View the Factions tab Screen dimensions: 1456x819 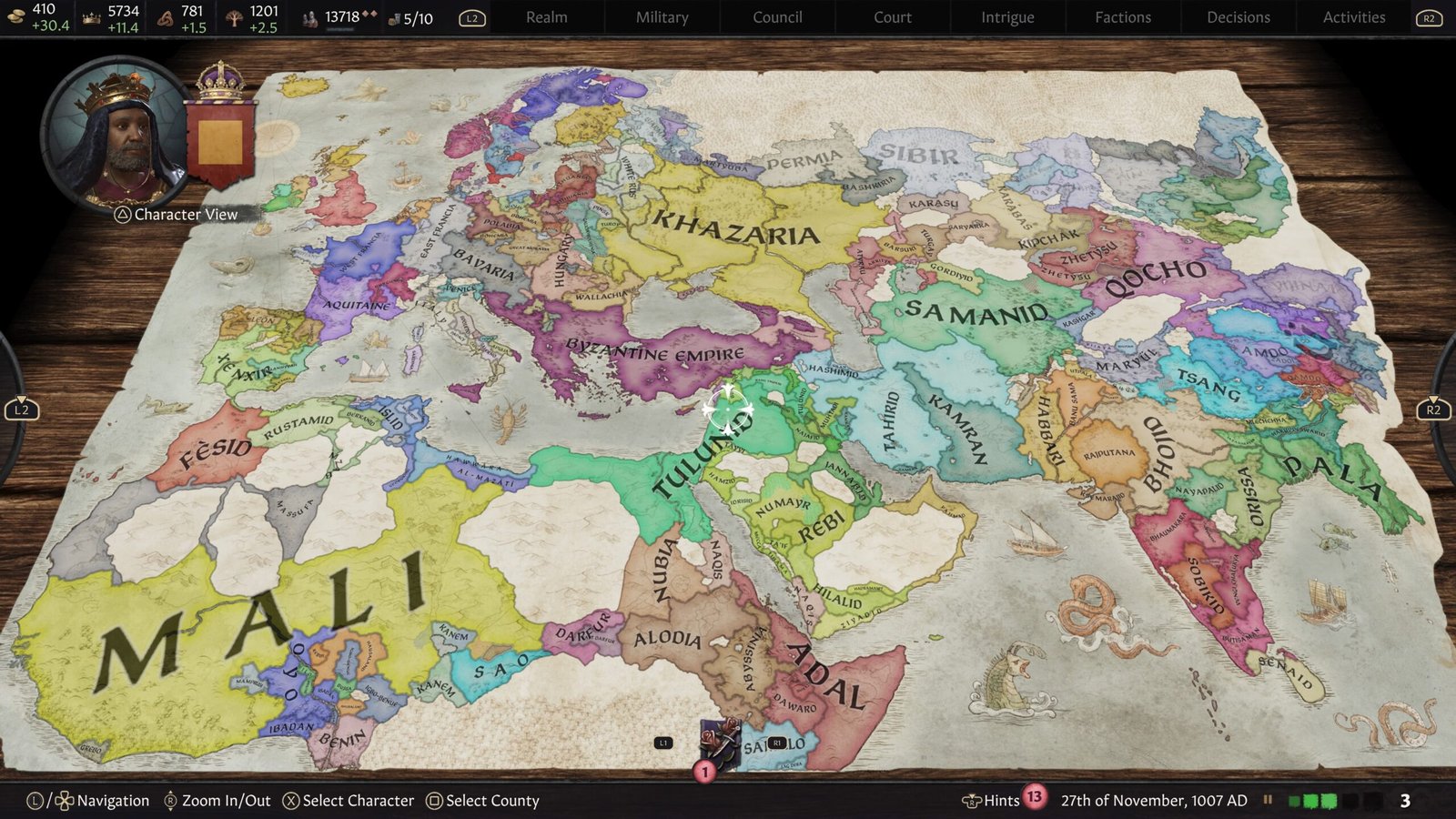[1123, 17]
